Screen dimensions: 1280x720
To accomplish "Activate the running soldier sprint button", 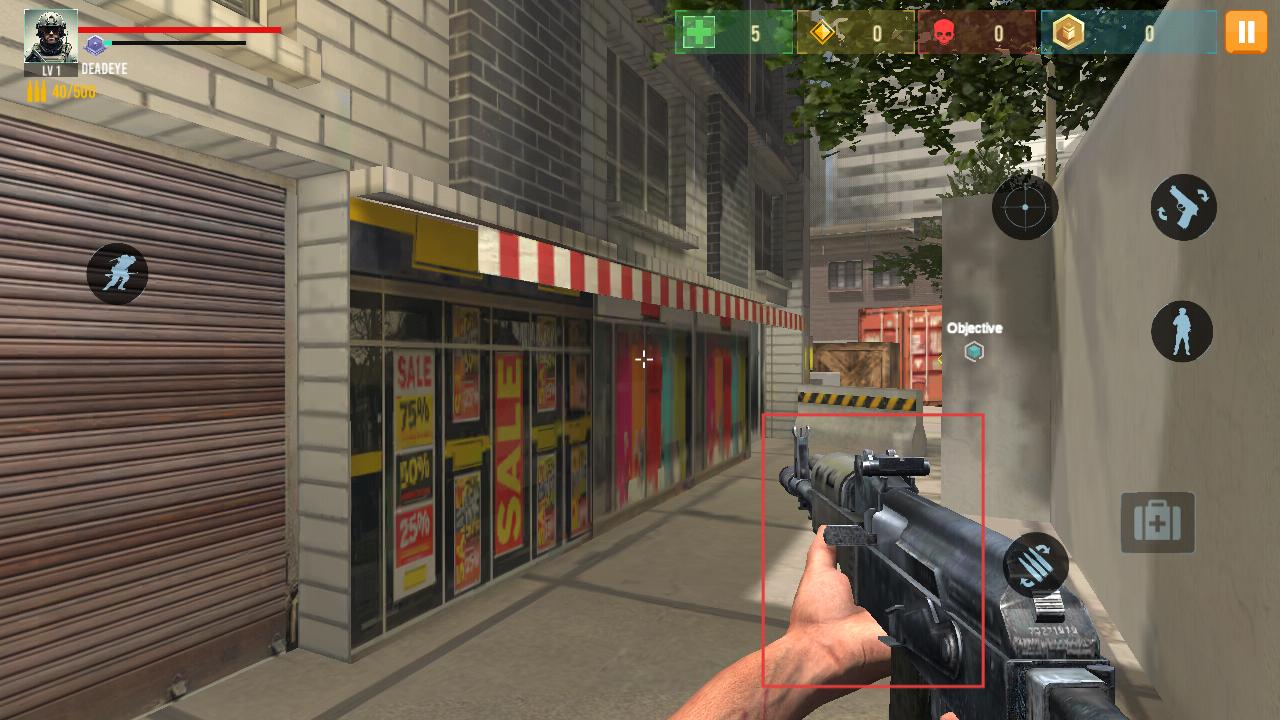I will pos(117,273).
